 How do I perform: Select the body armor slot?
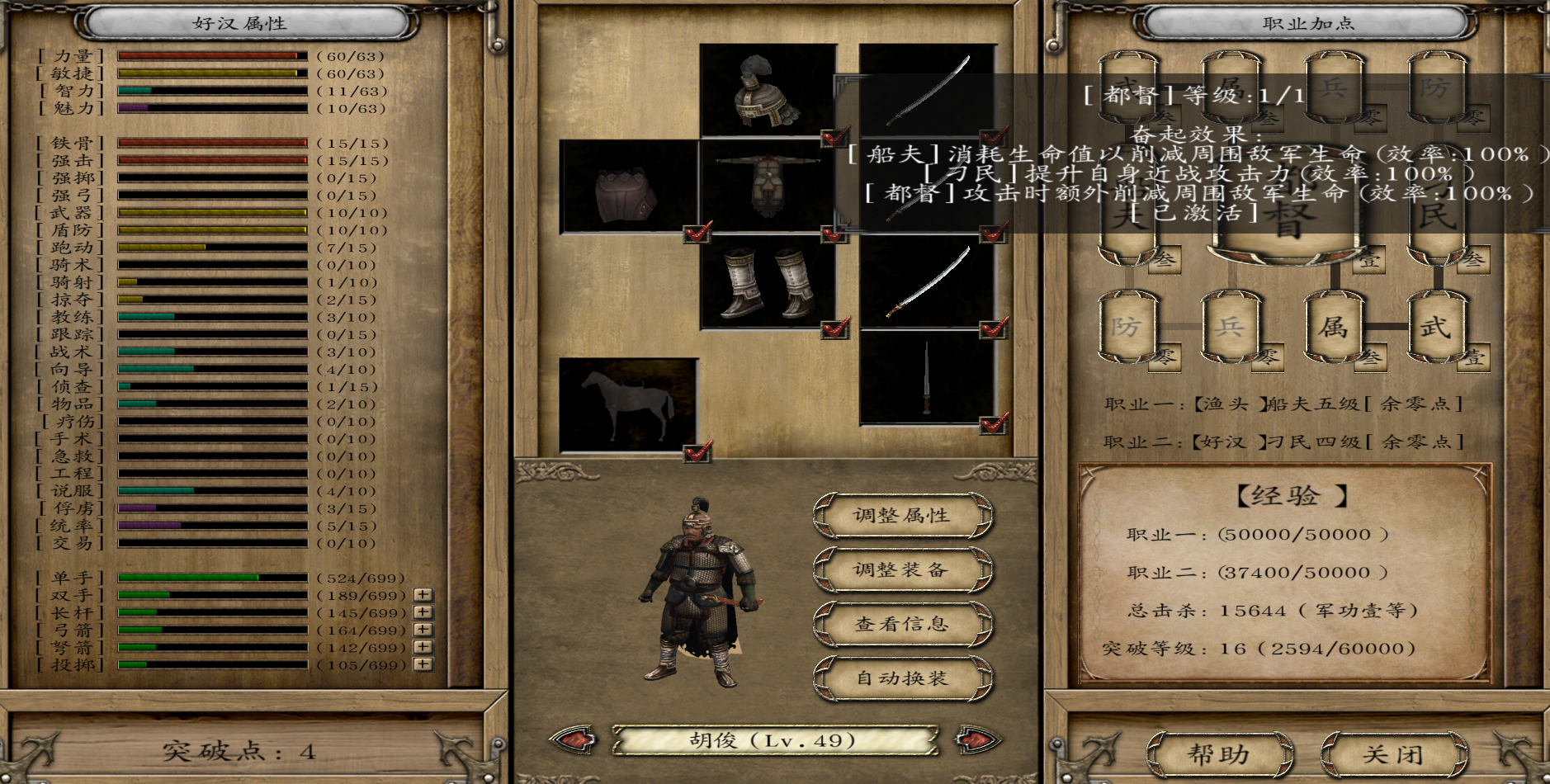coord(767,187)
